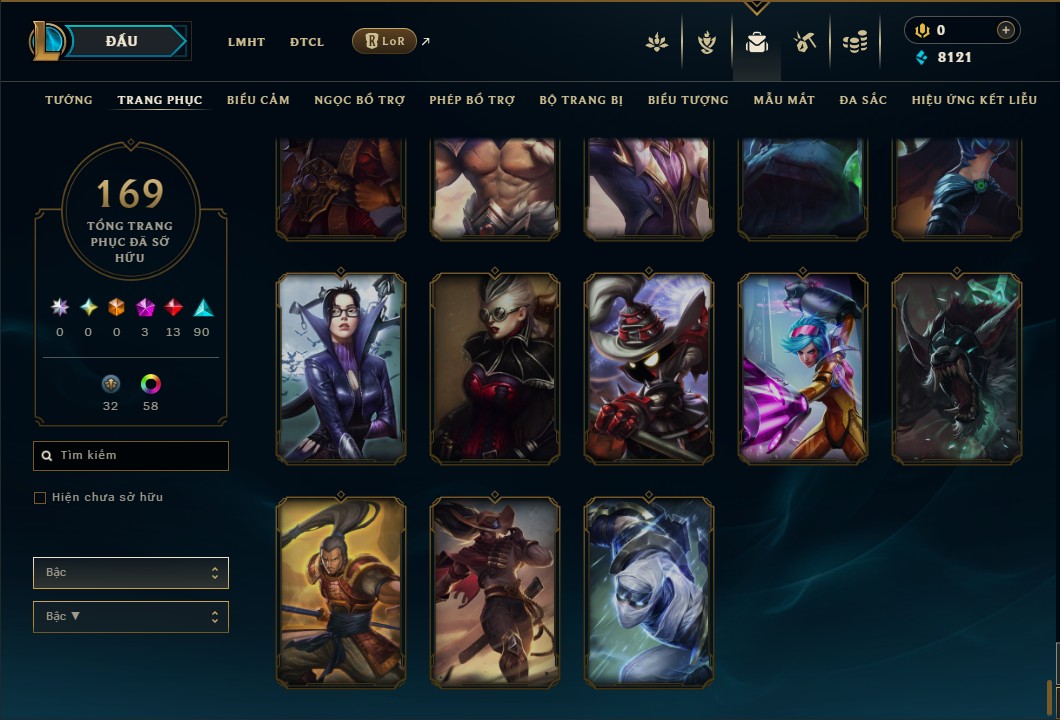
Task: Open the first Bậc dropdown
Action: (x=131, y=573)
